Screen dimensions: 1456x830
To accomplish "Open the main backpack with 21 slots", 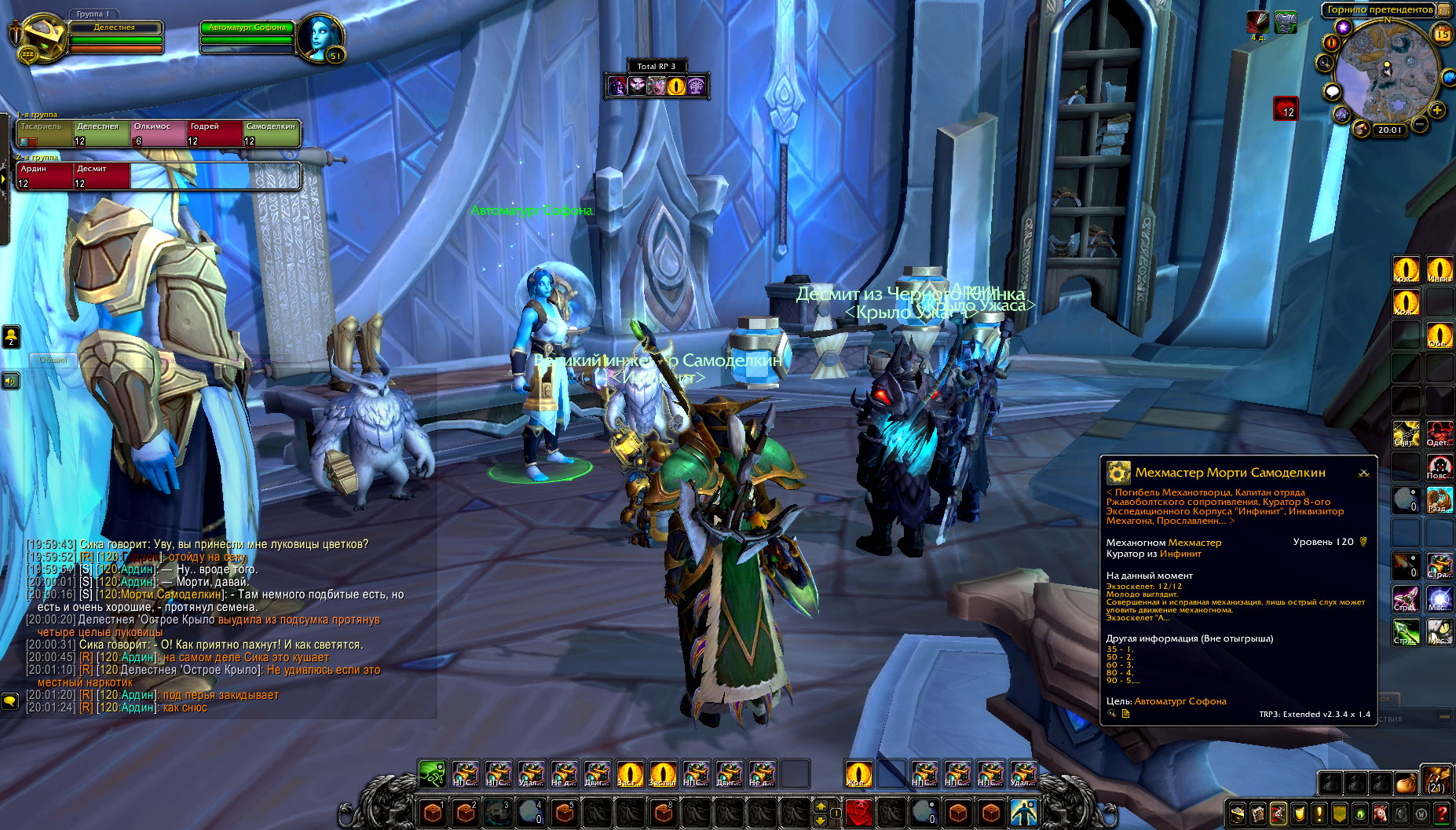I will pyautogui.click(x=1436, y=781).
